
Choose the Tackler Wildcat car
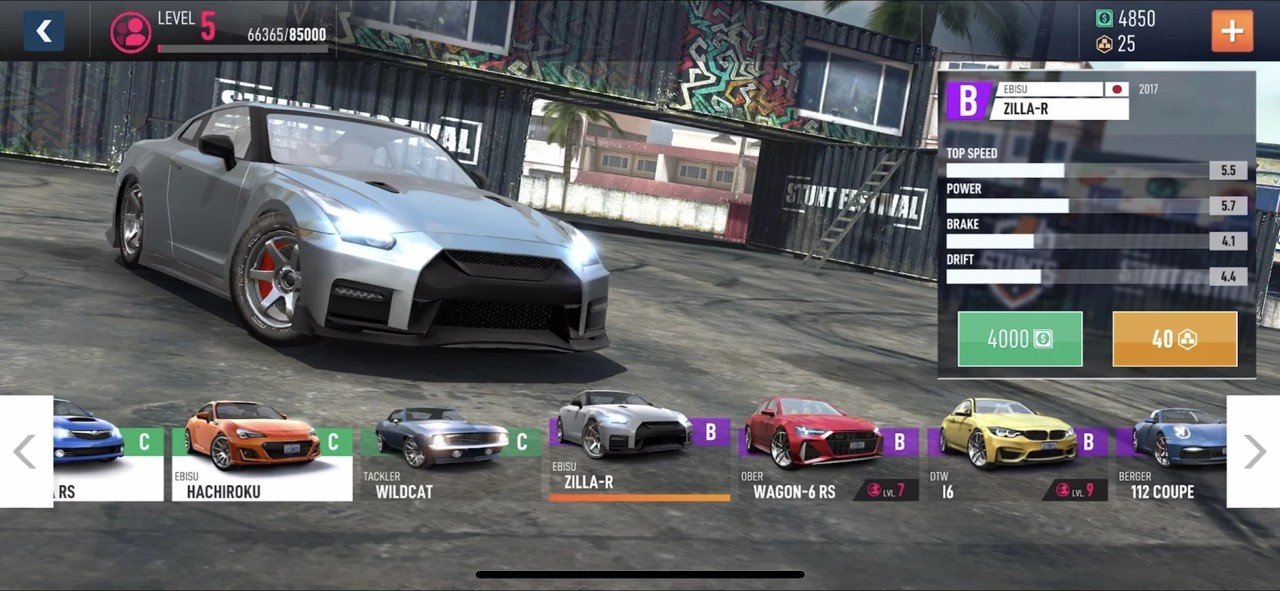click(x=450, y=450)
